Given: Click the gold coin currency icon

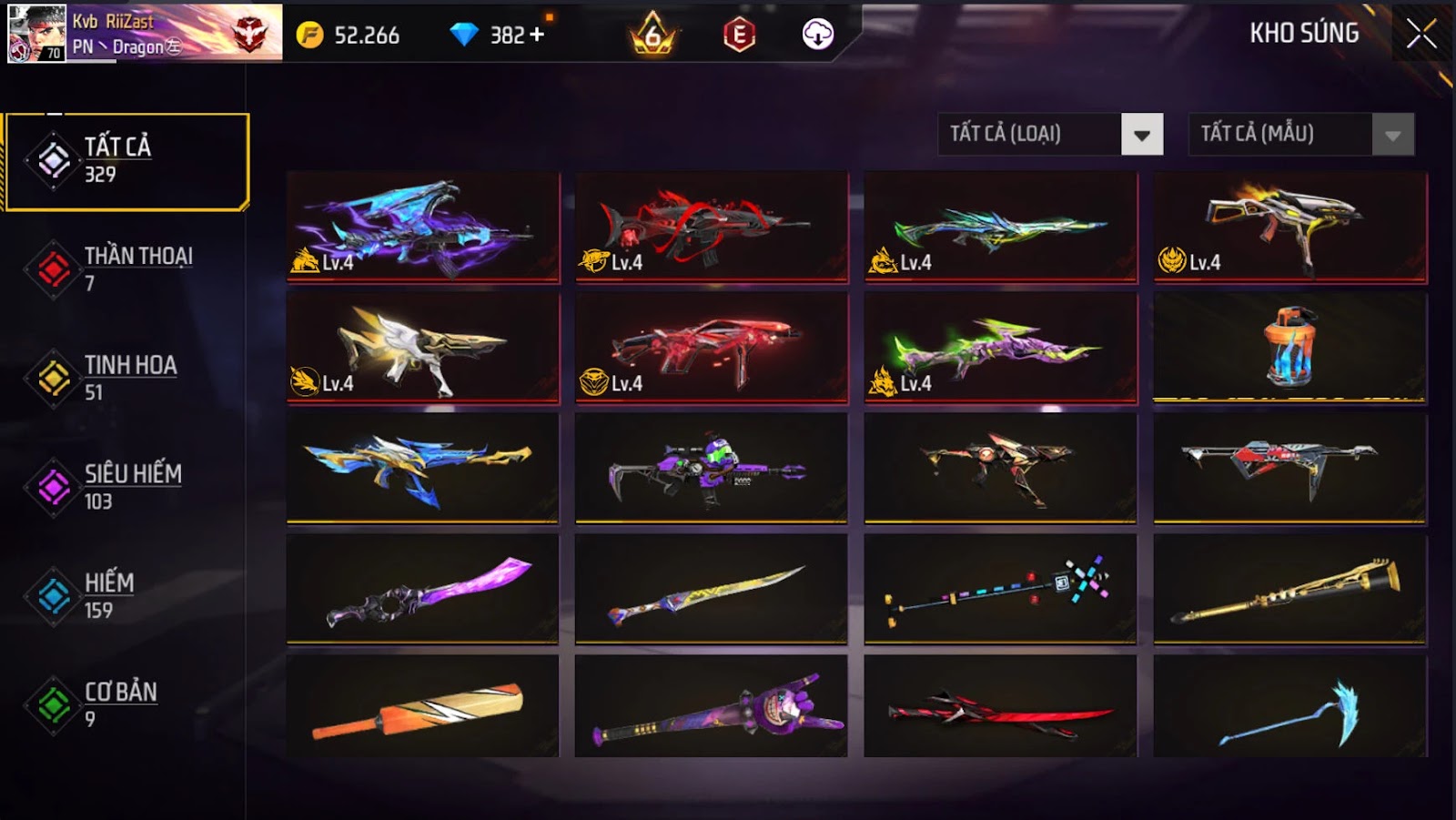Looking at the screenshot, I should [x=309, y=35].
